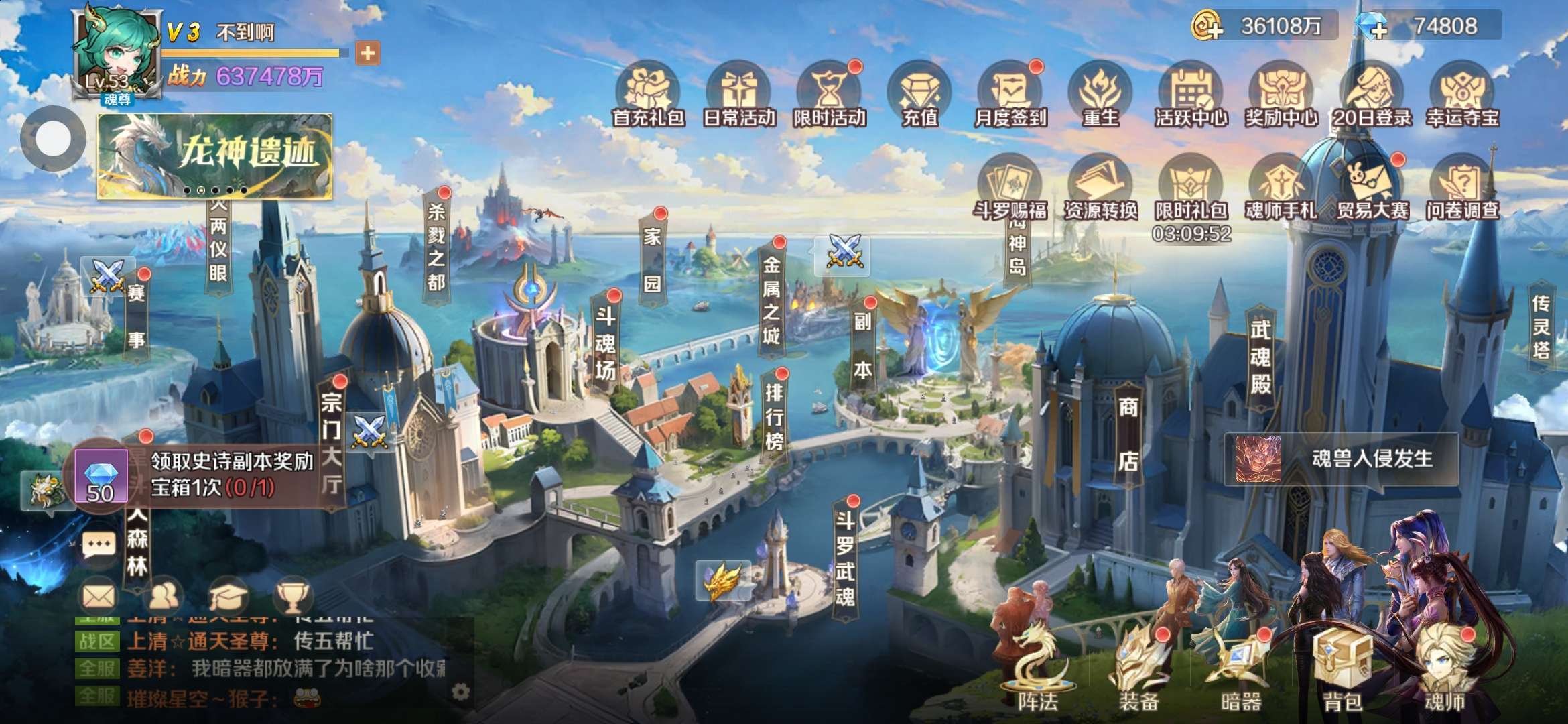Open the 首充礼包 first-recharge gift pack
This screenshot has width=1568, height=724.
pos(648,95)
